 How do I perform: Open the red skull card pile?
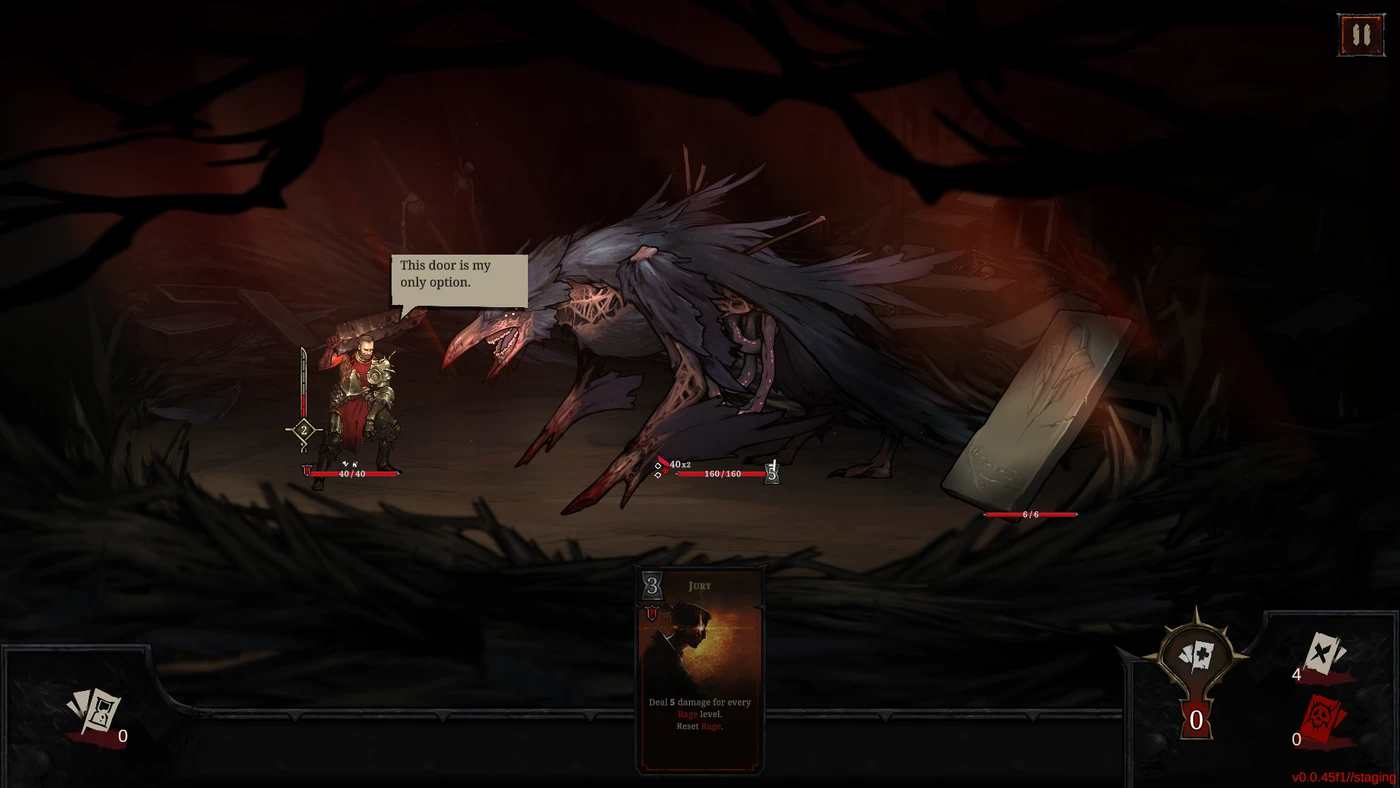pos(1324,722)
